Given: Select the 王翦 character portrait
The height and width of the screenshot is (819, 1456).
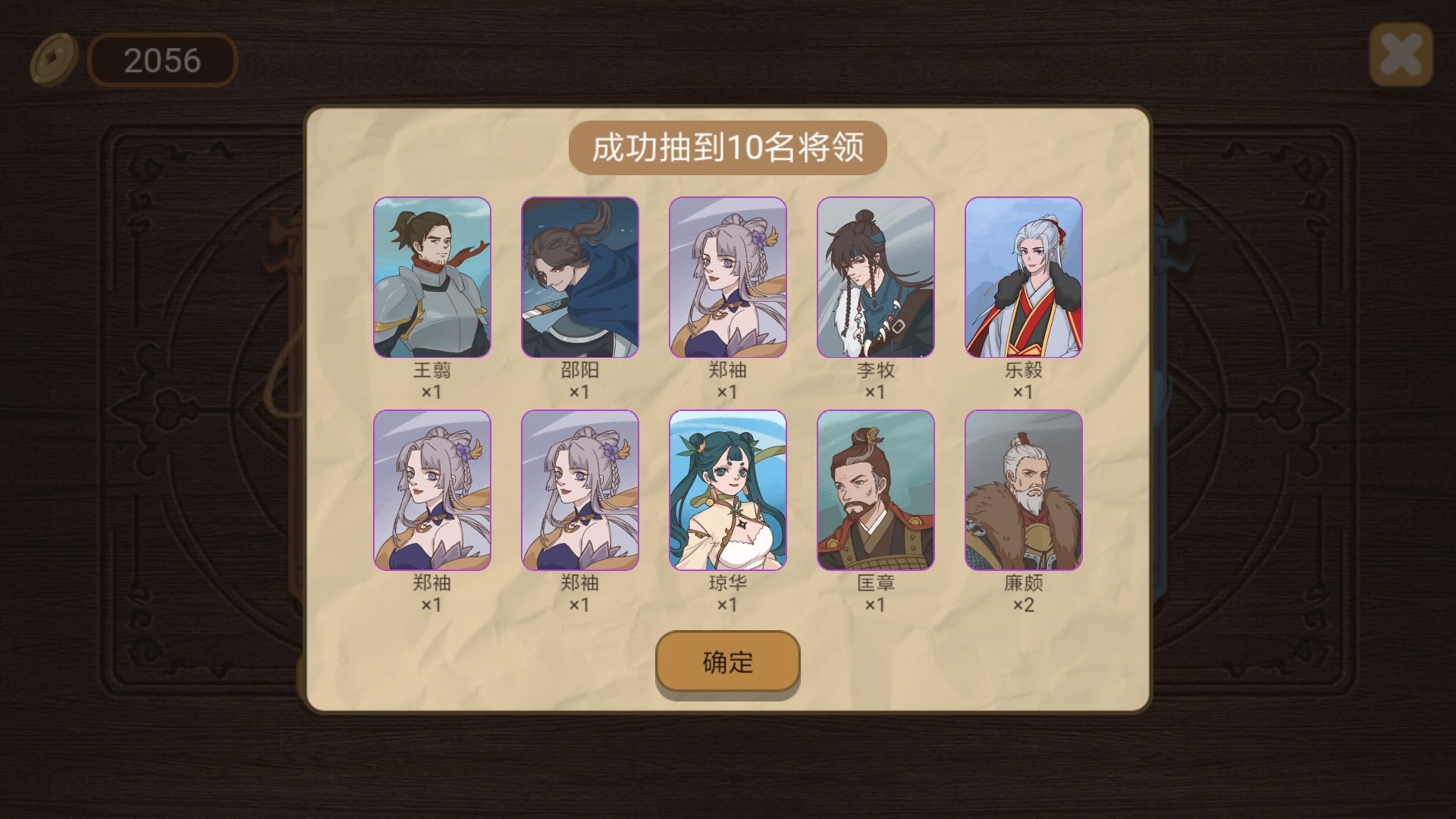Looking at the screenshot, I should [x=433, y=278].
